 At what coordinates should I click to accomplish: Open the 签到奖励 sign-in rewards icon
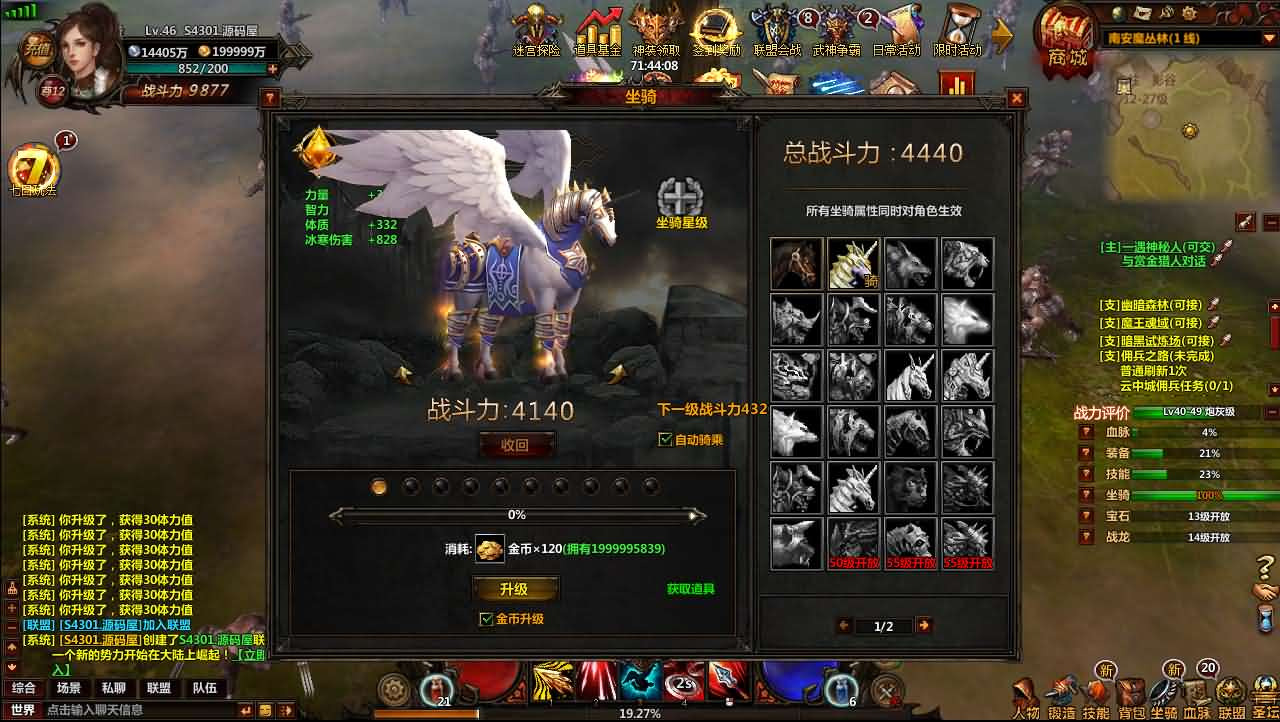tap(713, 27)
